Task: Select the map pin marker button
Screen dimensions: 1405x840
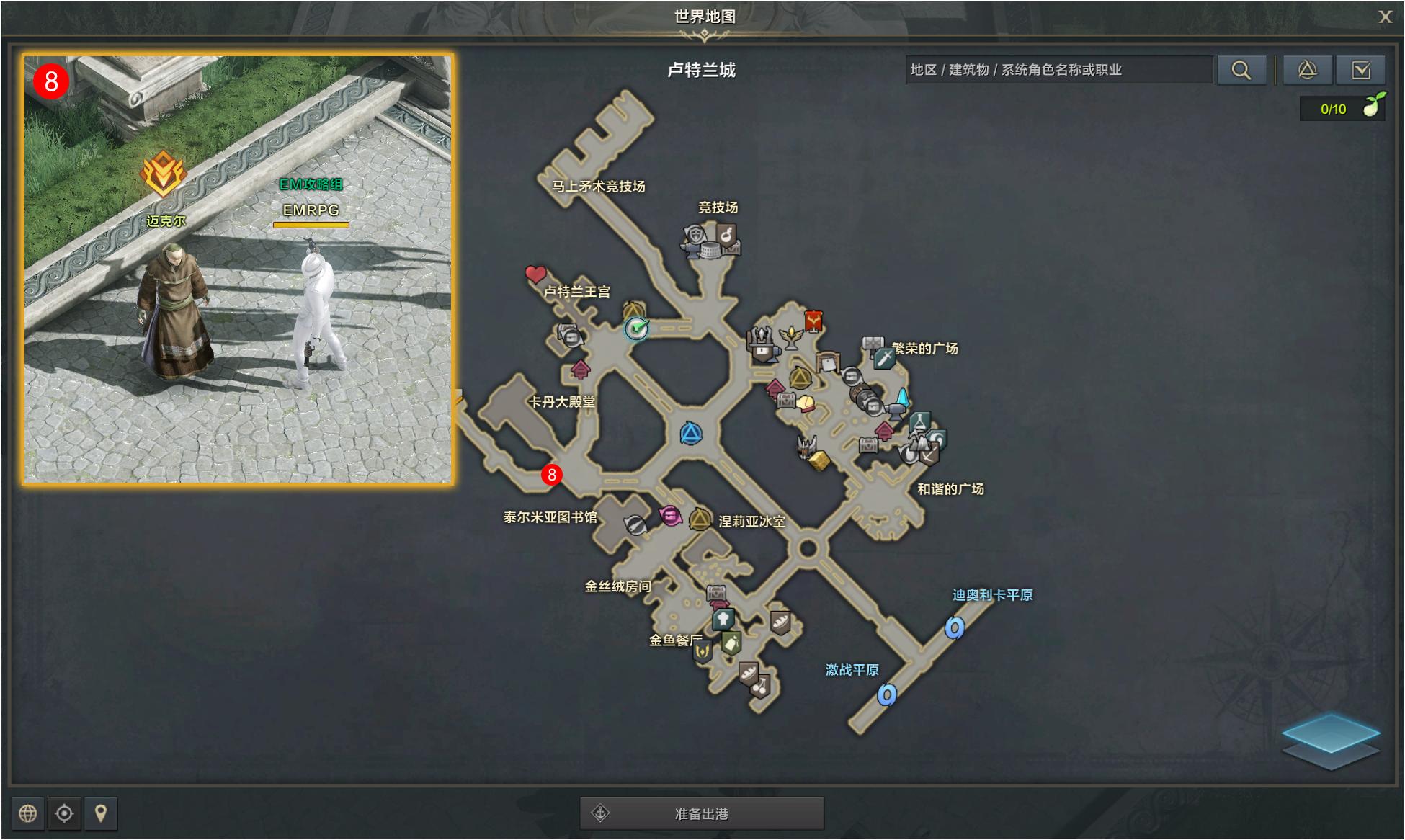Action: 101,813
